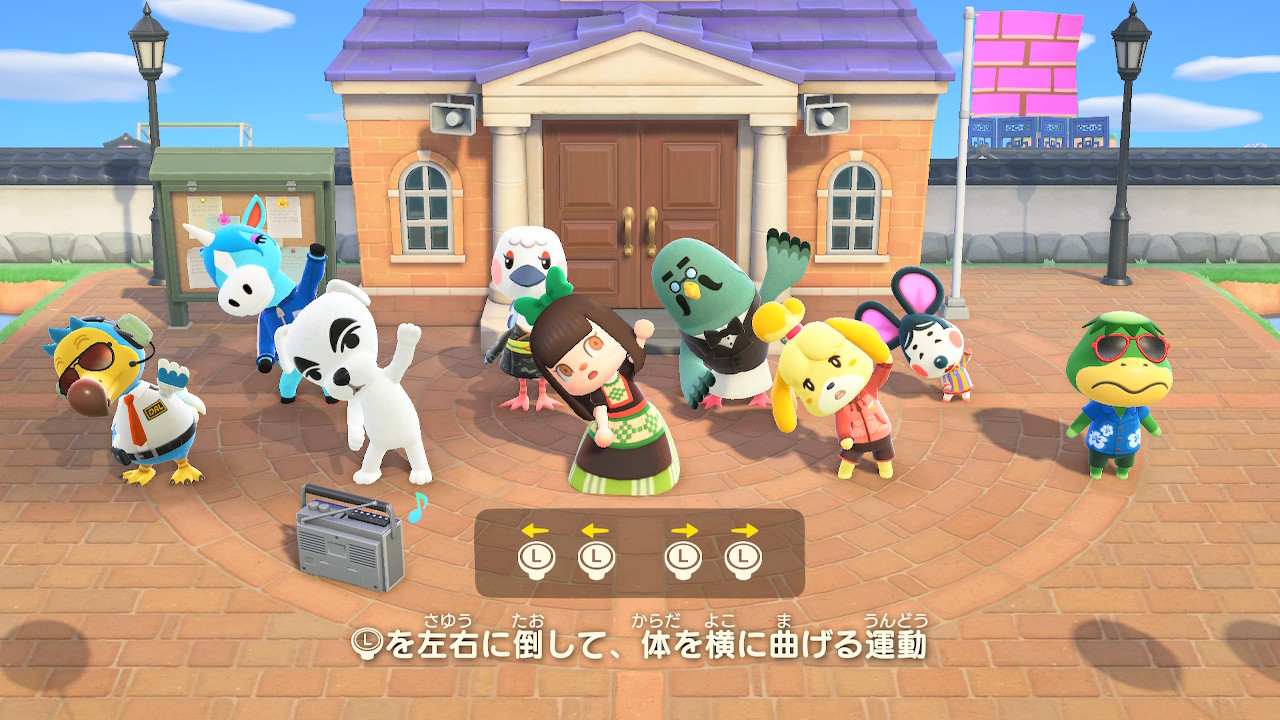Click the radio's tuning slider controls
The width and height of the screenshot is (1280, 720).
(368, 518)
